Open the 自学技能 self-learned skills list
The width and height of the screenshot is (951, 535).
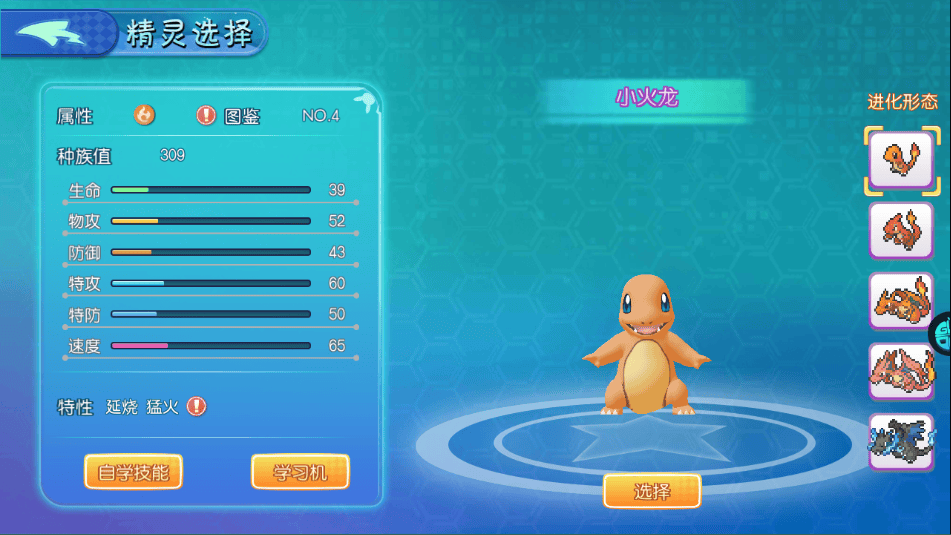click(x=133, y=472)
